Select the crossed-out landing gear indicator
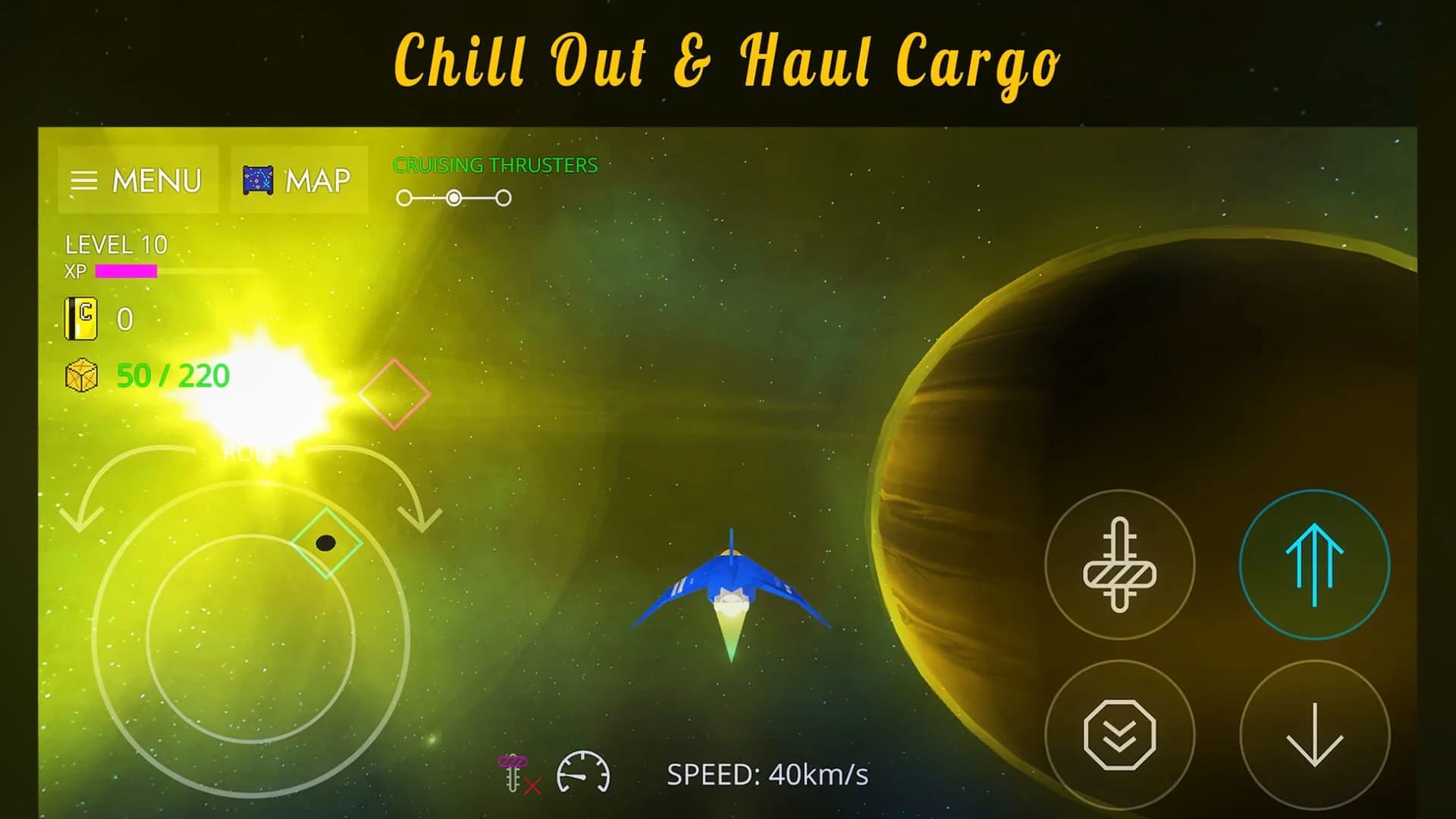This screenshot has width=1456, height=819. 516,772
